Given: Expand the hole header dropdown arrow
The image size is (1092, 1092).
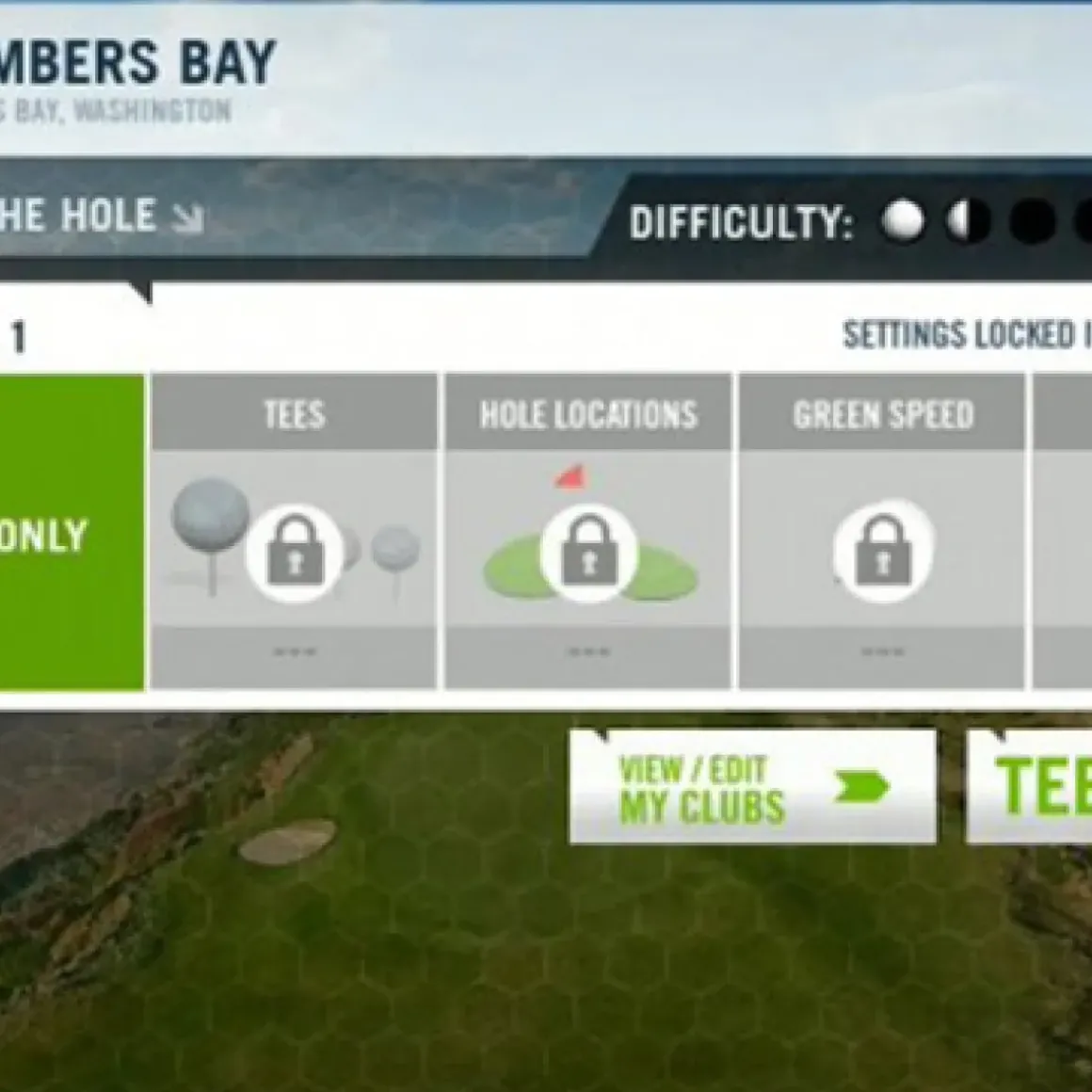Looking at the screenshot, I should click(x=188, y=218).
